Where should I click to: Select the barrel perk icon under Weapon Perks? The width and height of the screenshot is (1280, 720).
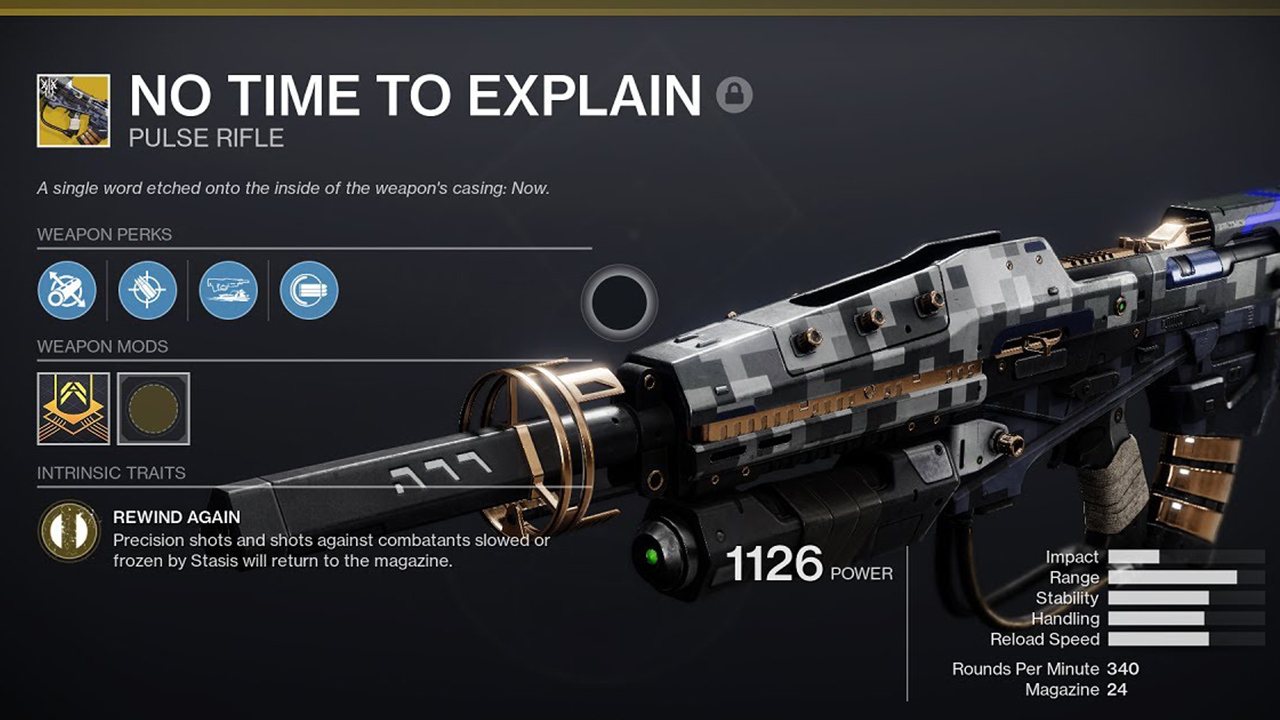coord(67,291)
